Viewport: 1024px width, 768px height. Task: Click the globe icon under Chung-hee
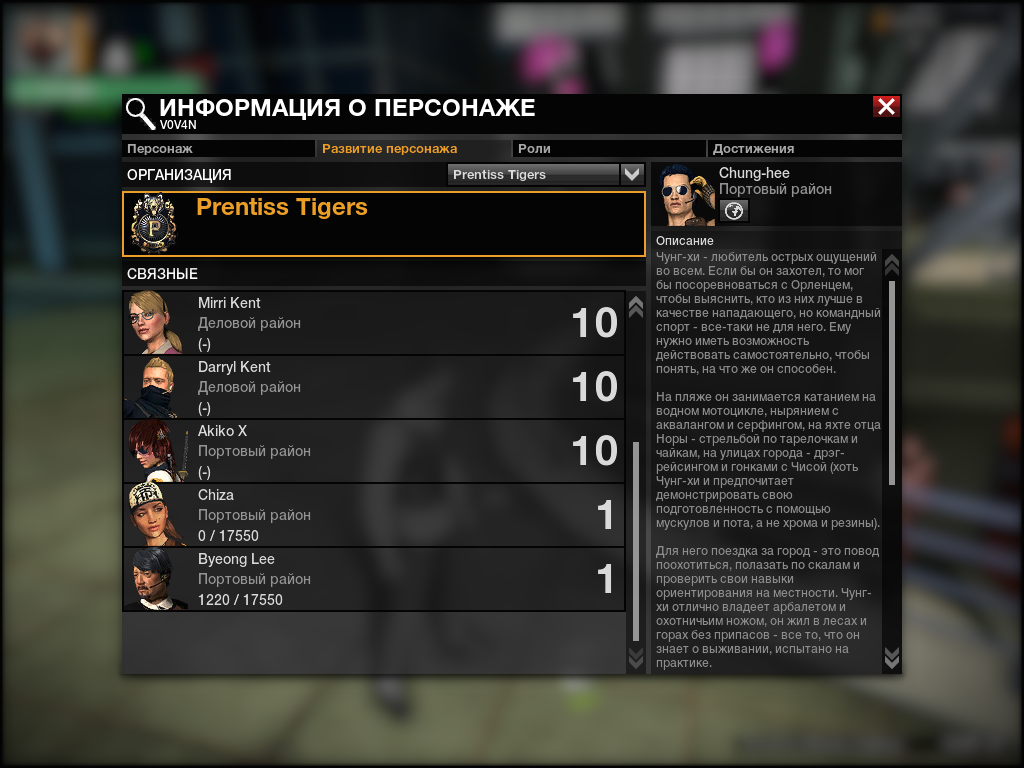click(734, 210)
